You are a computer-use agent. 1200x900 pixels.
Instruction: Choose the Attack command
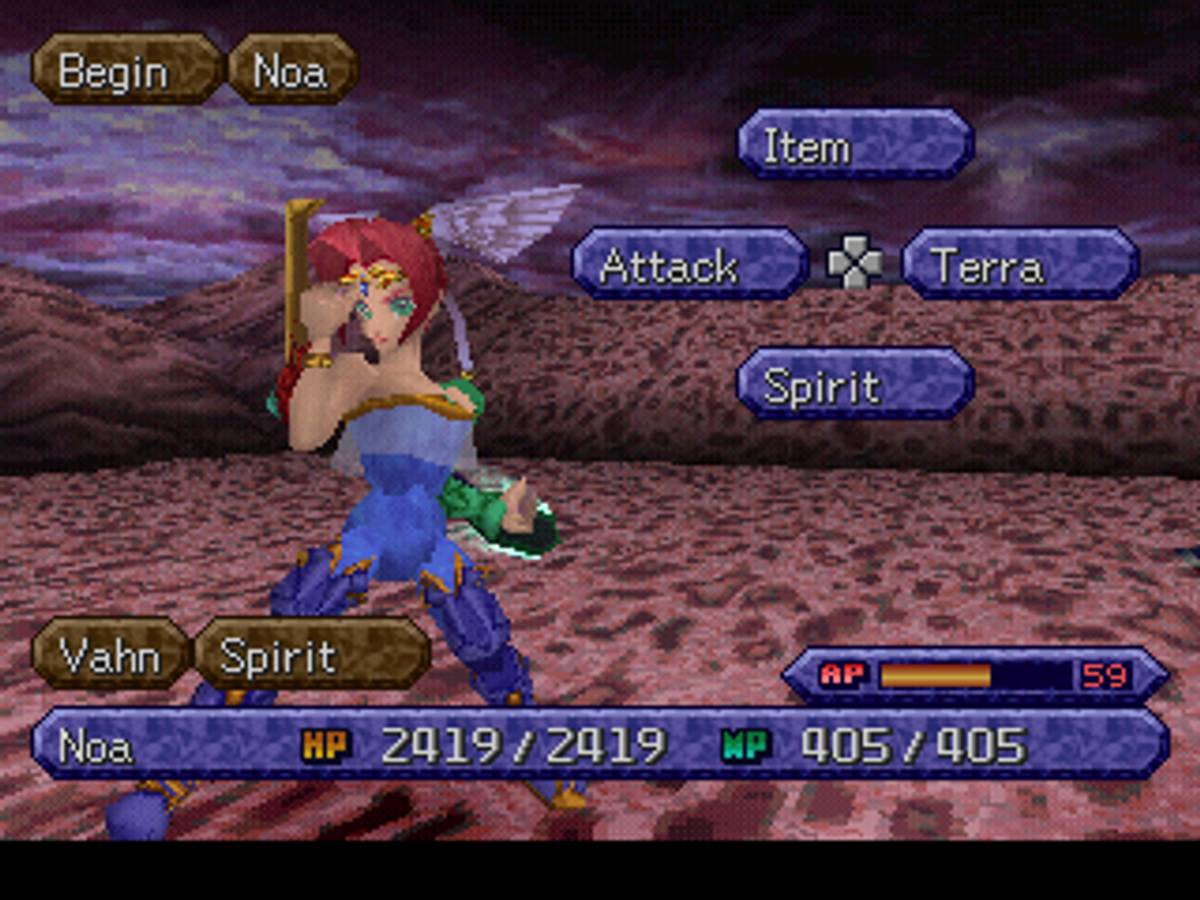(689, 265)
